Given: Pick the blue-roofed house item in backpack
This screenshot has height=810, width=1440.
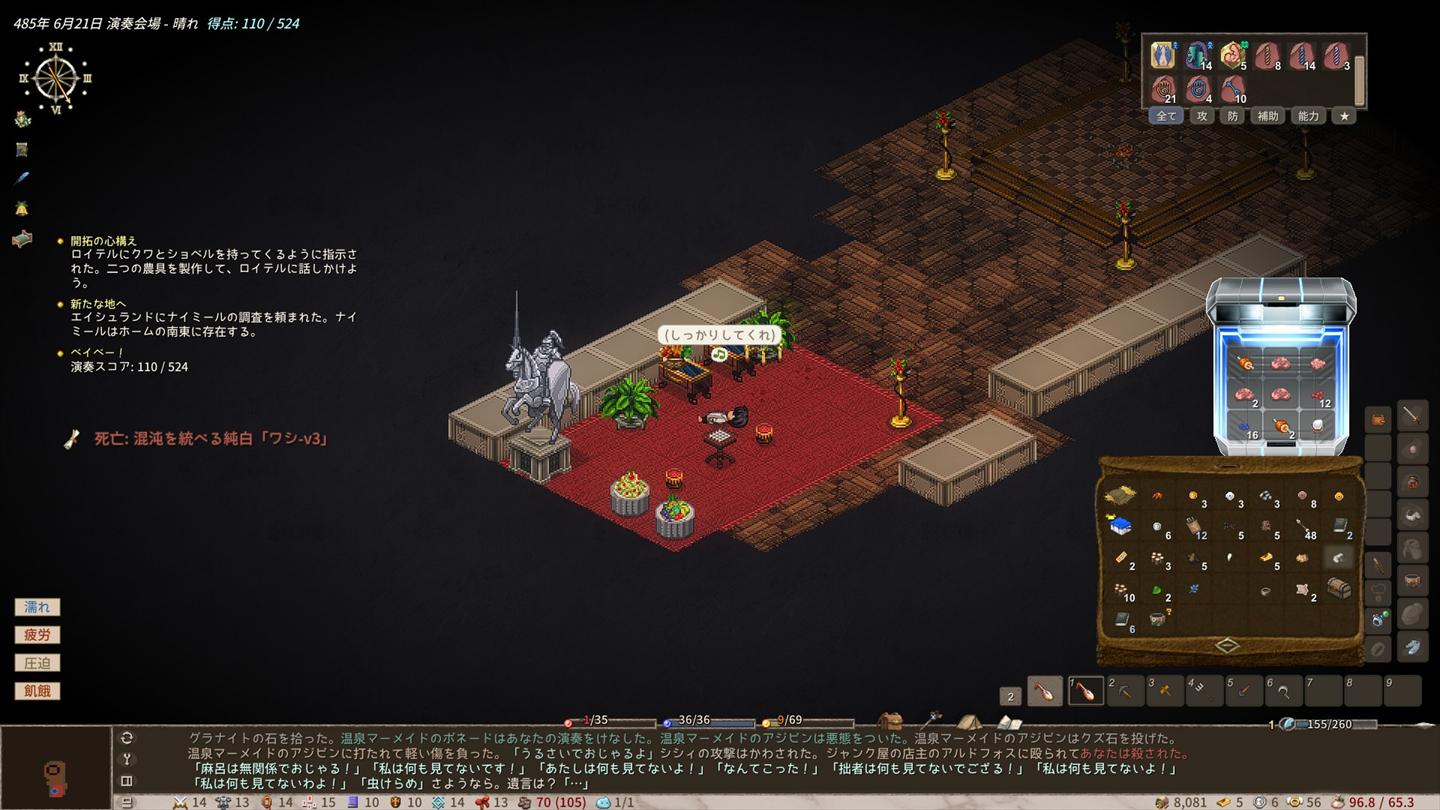Looking at the screenshot, I should point(1120,526).
